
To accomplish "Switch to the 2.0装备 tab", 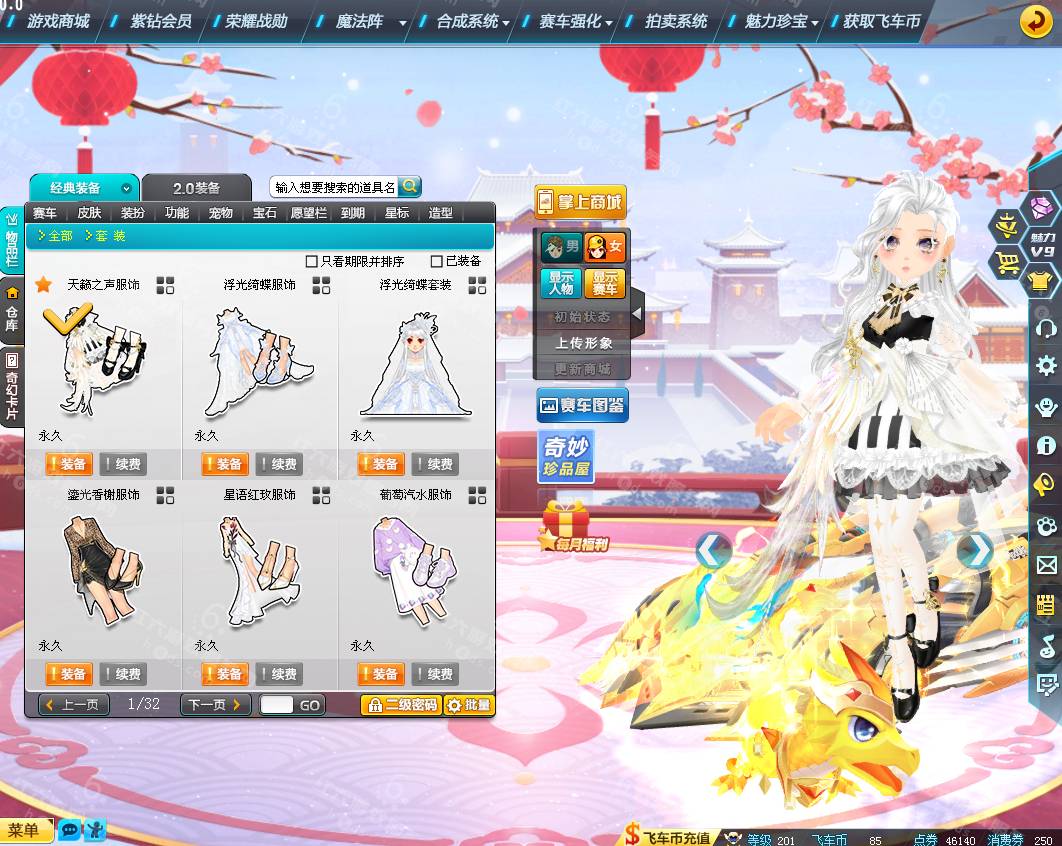I will pyautogui.click(x=196, y=188).
